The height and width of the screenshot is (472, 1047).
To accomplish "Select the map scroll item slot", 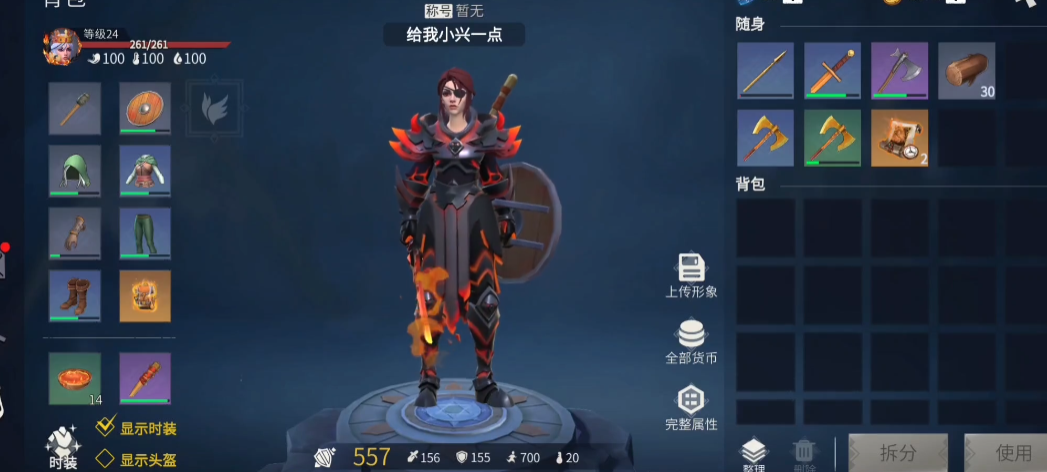I will coord(899,138).
